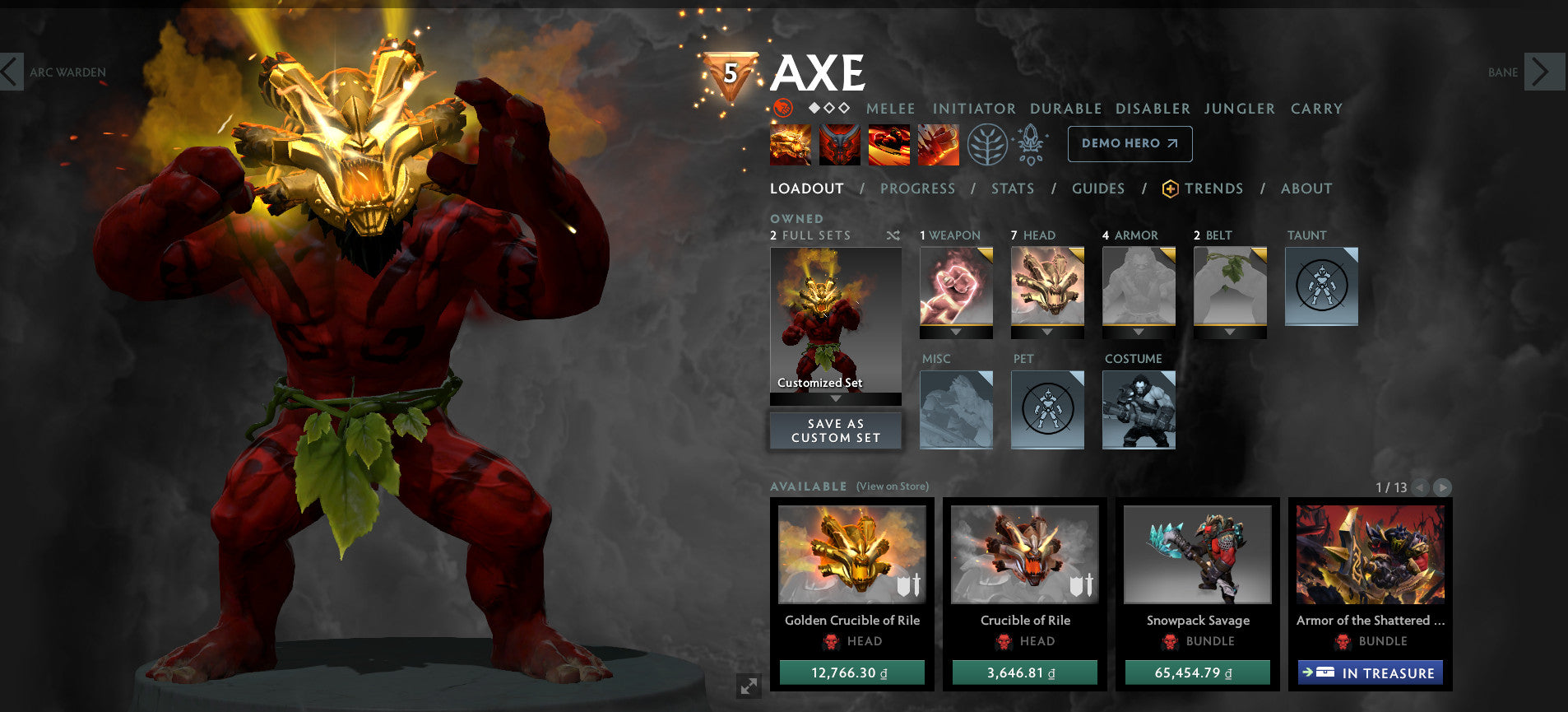Expand the Belt slot item list
1568x712 pixels.
pos(1229,333)
